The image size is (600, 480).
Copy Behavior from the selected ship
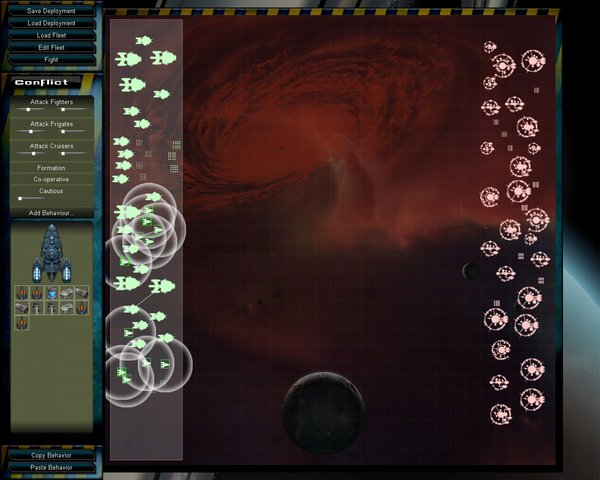pos(51,455)
